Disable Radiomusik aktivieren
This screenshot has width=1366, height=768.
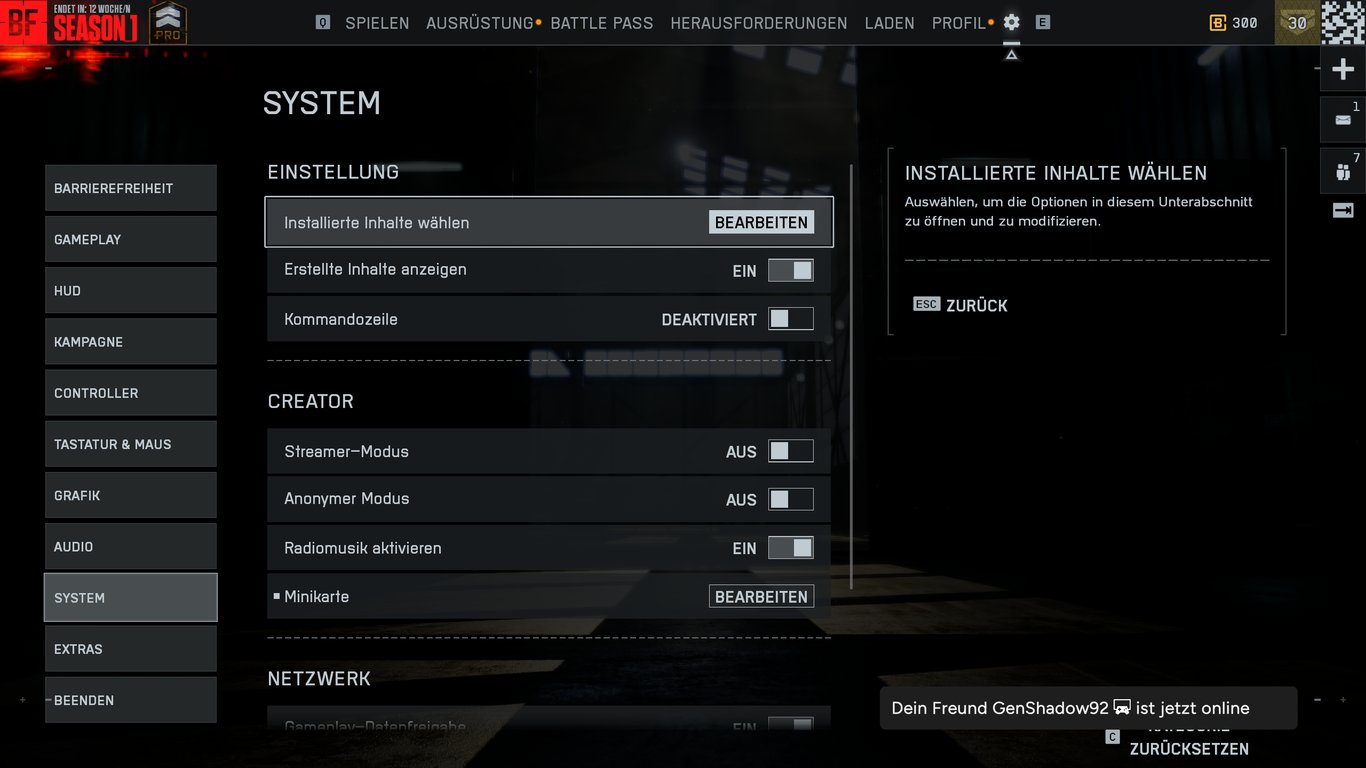791,547
